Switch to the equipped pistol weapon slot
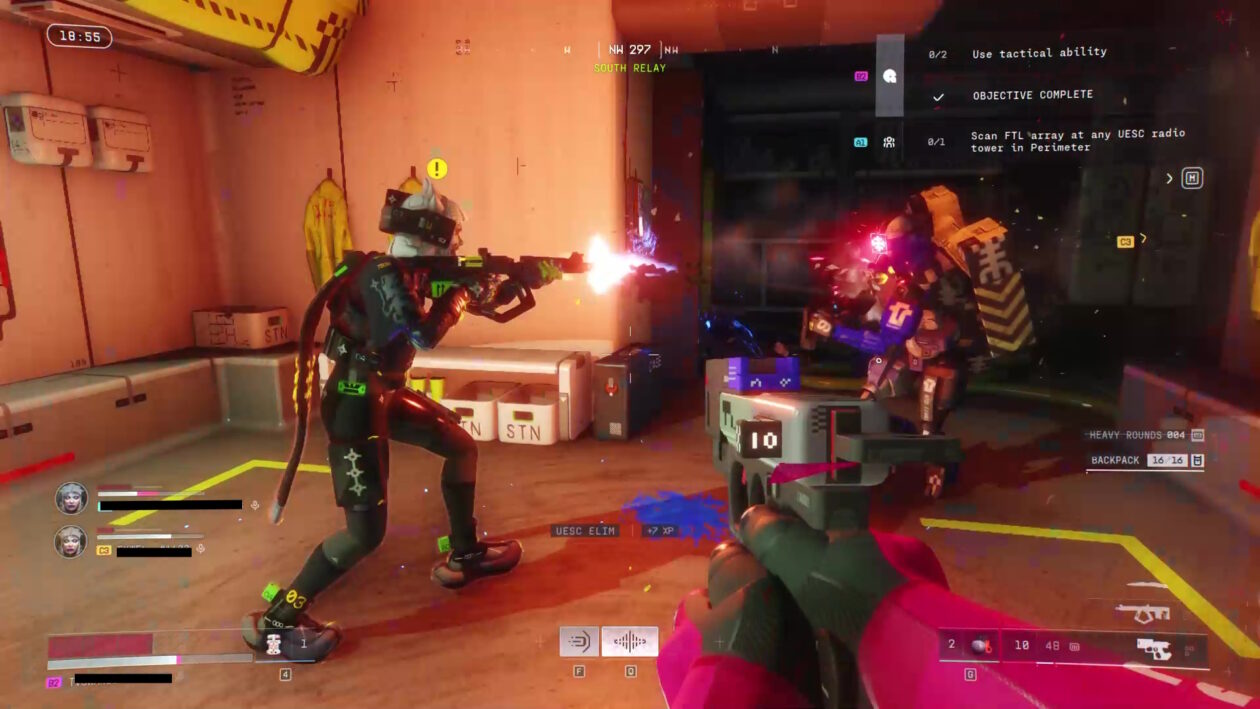This screenshot has width=1260, height=709. [1153, 648]
